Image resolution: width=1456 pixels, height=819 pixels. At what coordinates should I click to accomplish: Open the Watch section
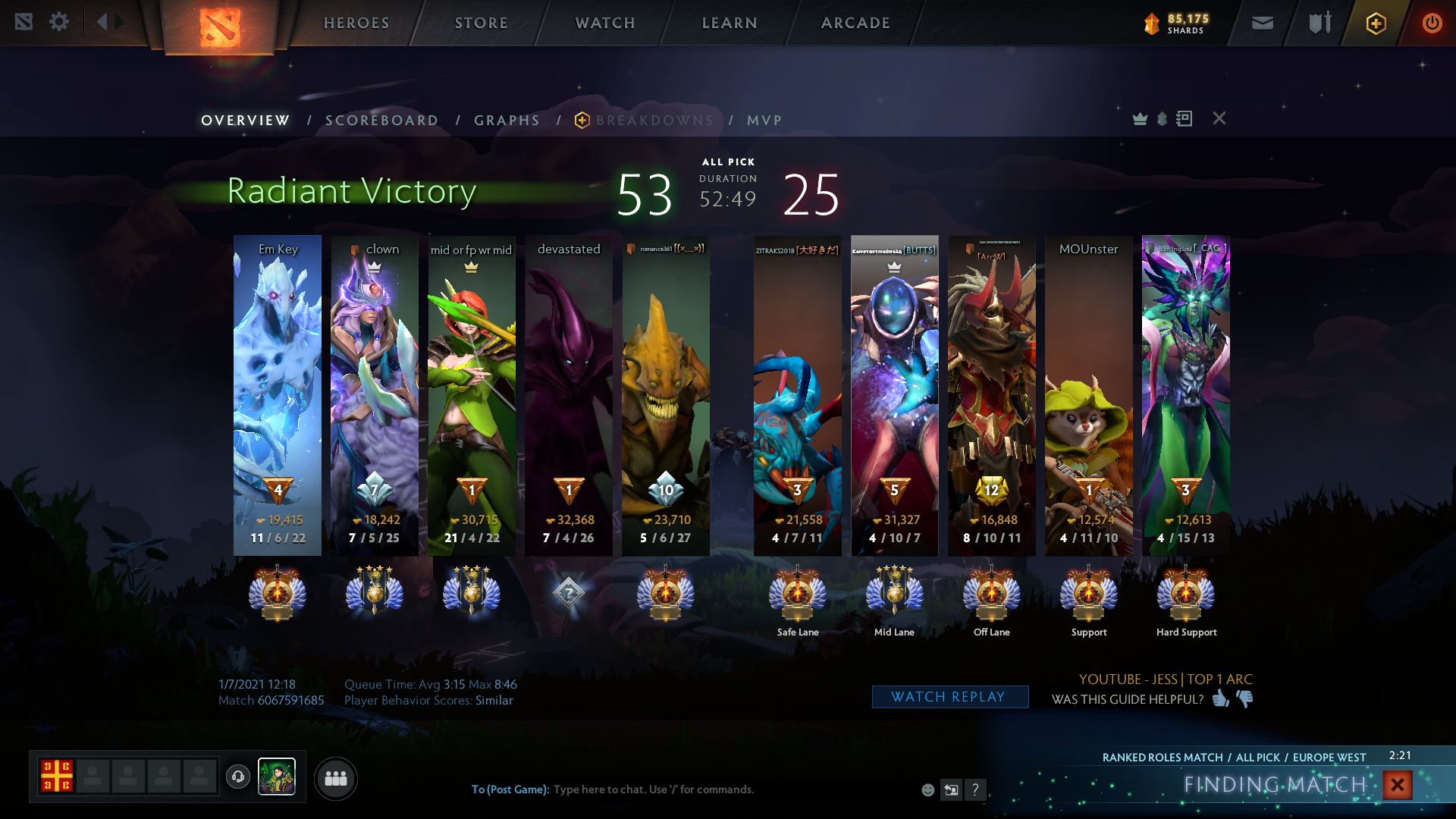coord(605,23)
